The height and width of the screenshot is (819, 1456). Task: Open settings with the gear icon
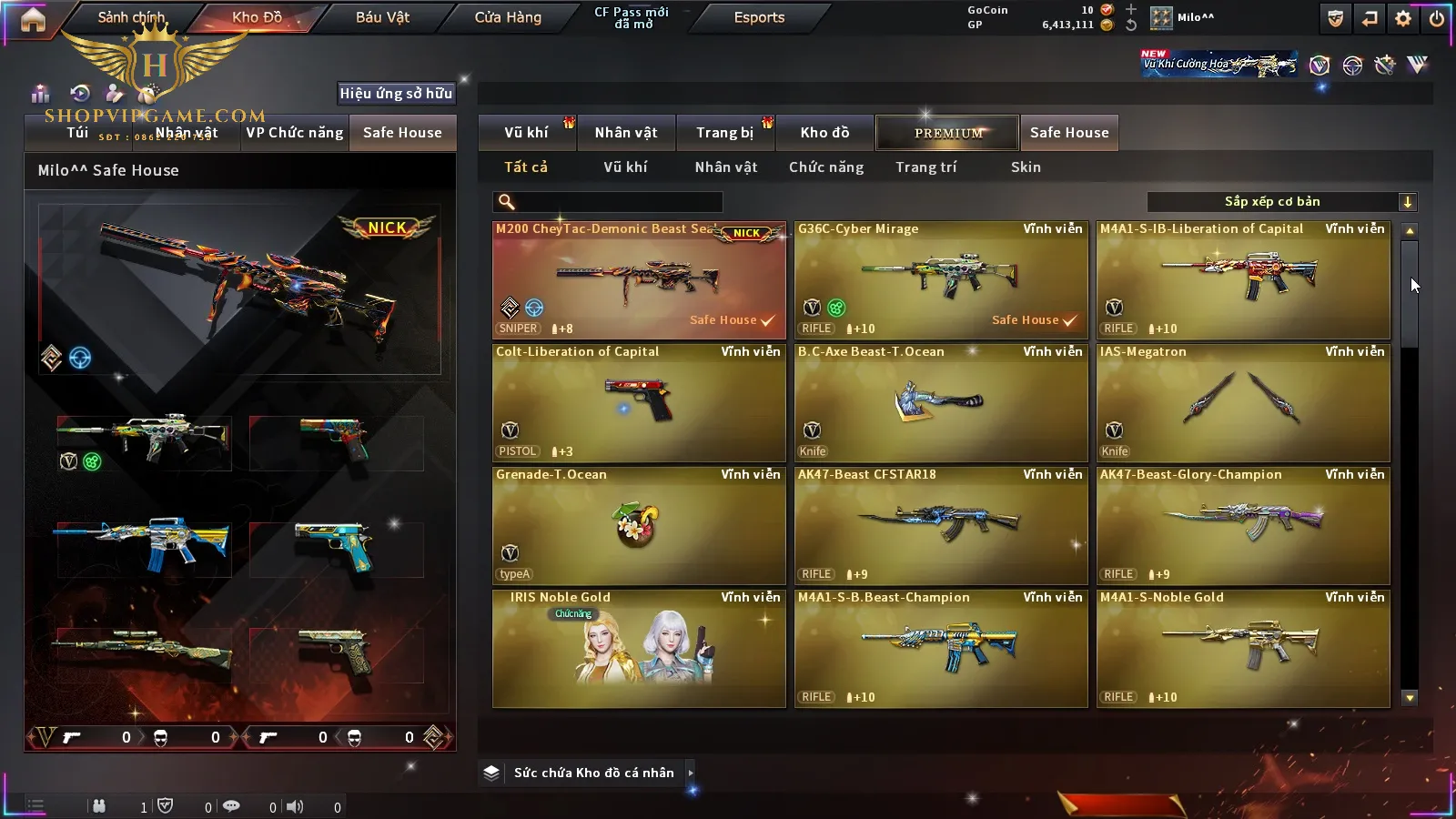pos(1403,18)
